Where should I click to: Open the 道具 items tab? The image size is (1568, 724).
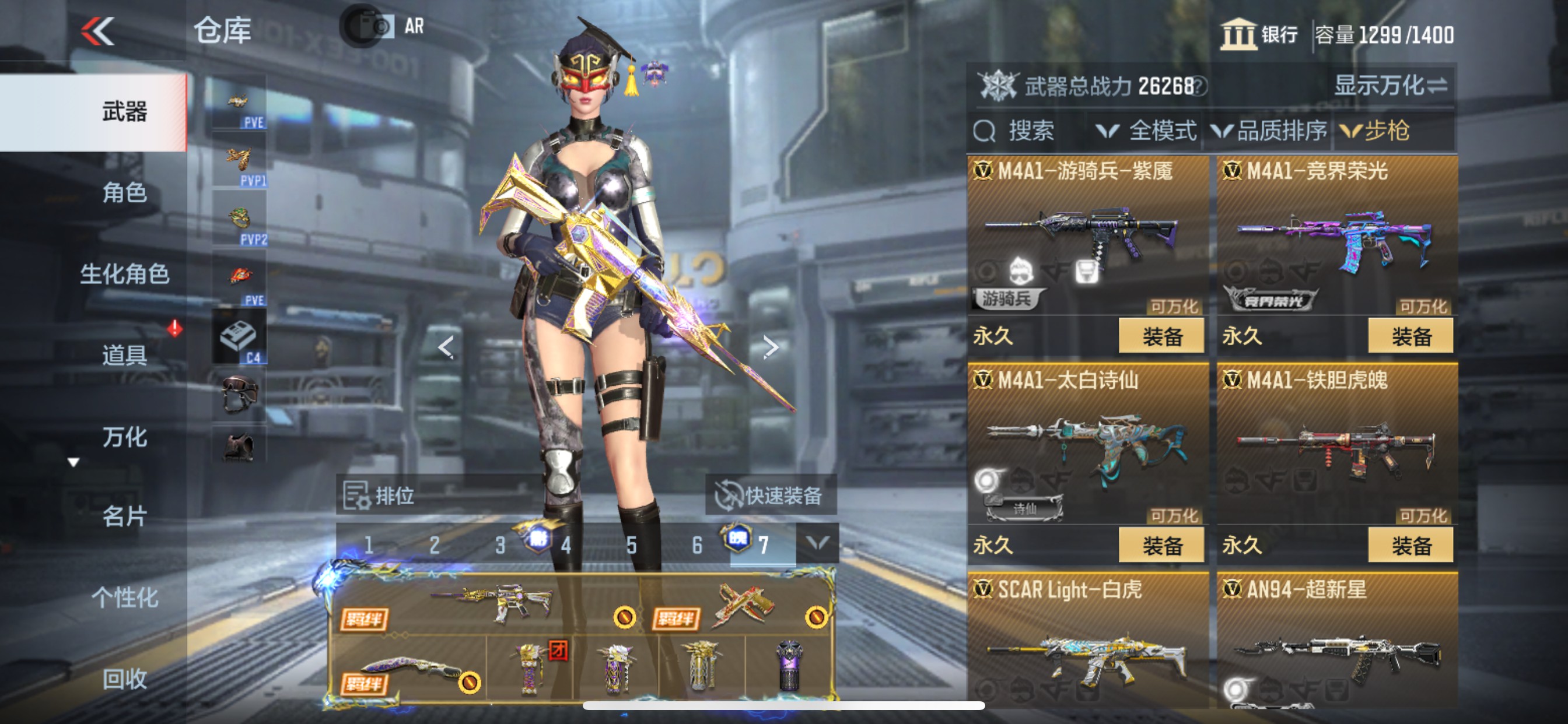tap(124, 354)
